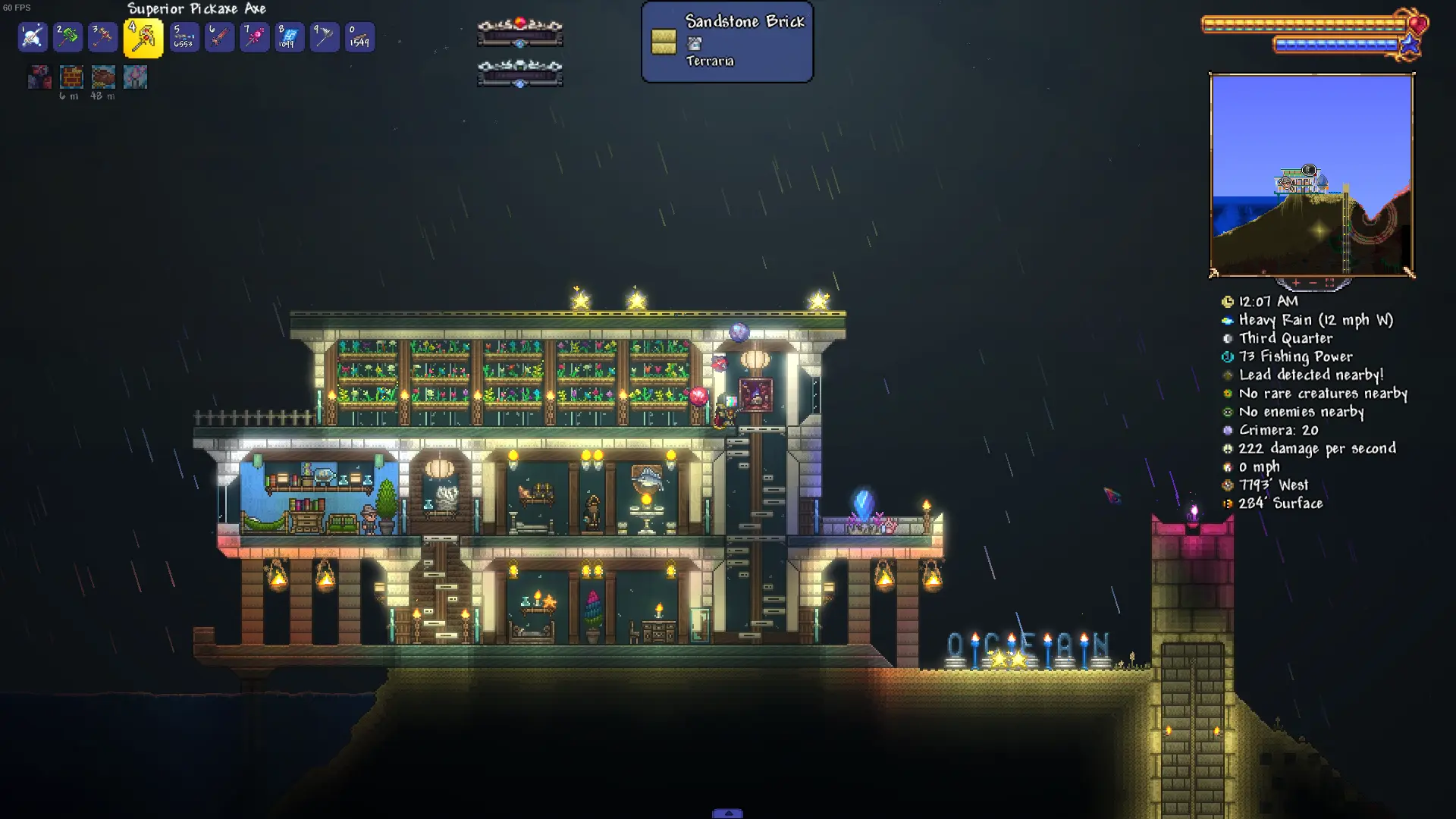Click the pale pink buff icon
This screenshot has height=819, width=1456.
(135, 77)
